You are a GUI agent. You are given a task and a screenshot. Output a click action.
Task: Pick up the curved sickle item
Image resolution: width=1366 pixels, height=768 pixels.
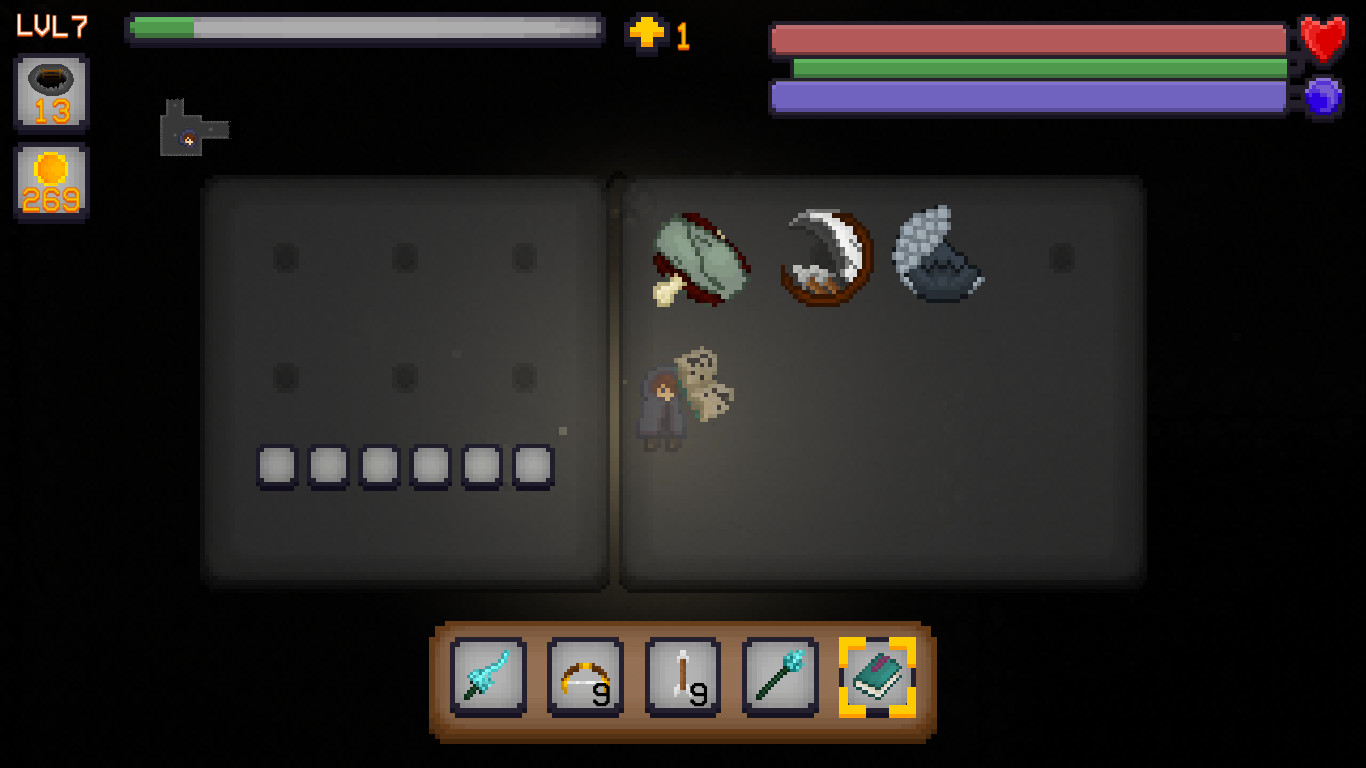[x=823, y=255]
